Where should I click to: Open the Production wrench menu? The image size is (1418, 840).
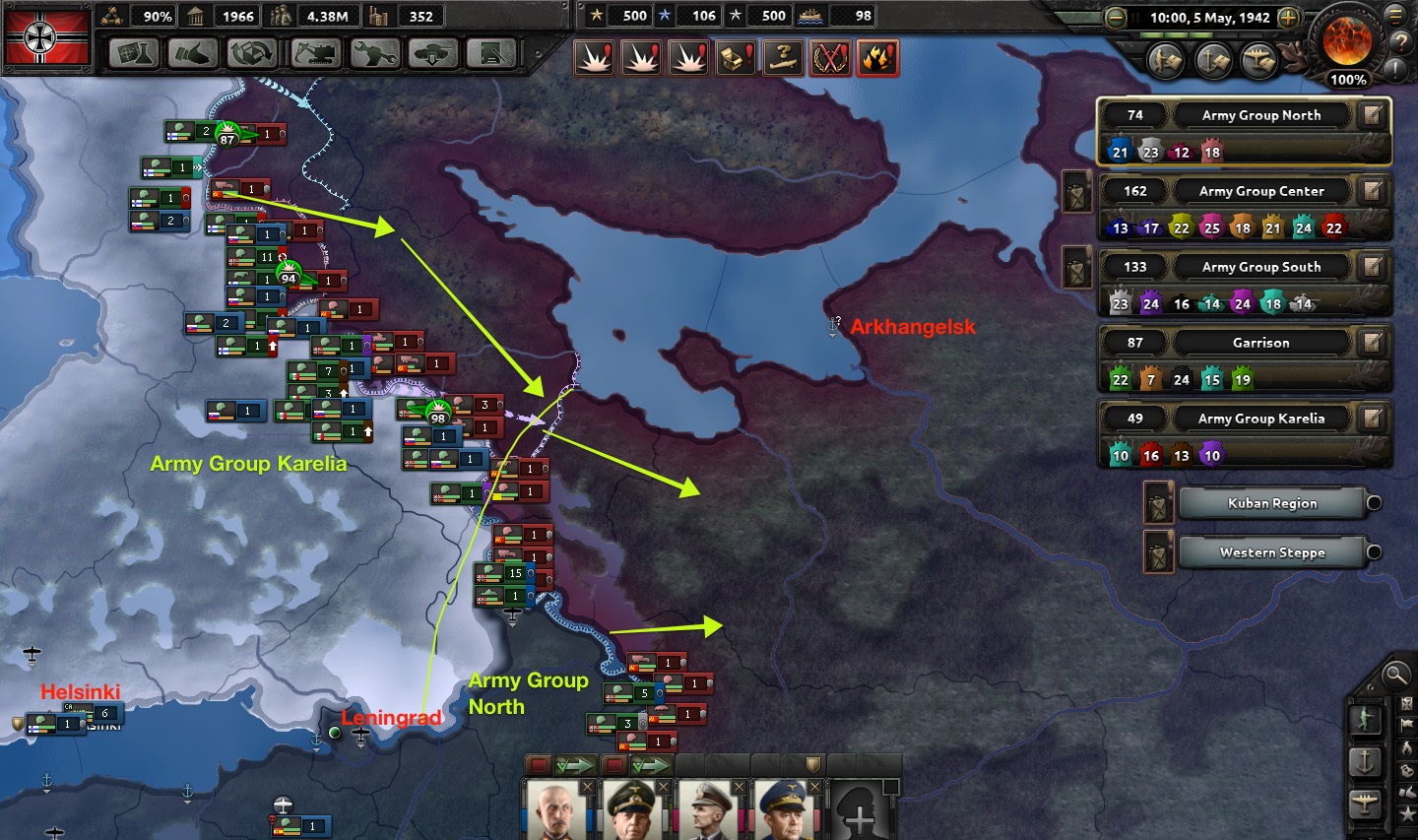click(x=375, y=53)
